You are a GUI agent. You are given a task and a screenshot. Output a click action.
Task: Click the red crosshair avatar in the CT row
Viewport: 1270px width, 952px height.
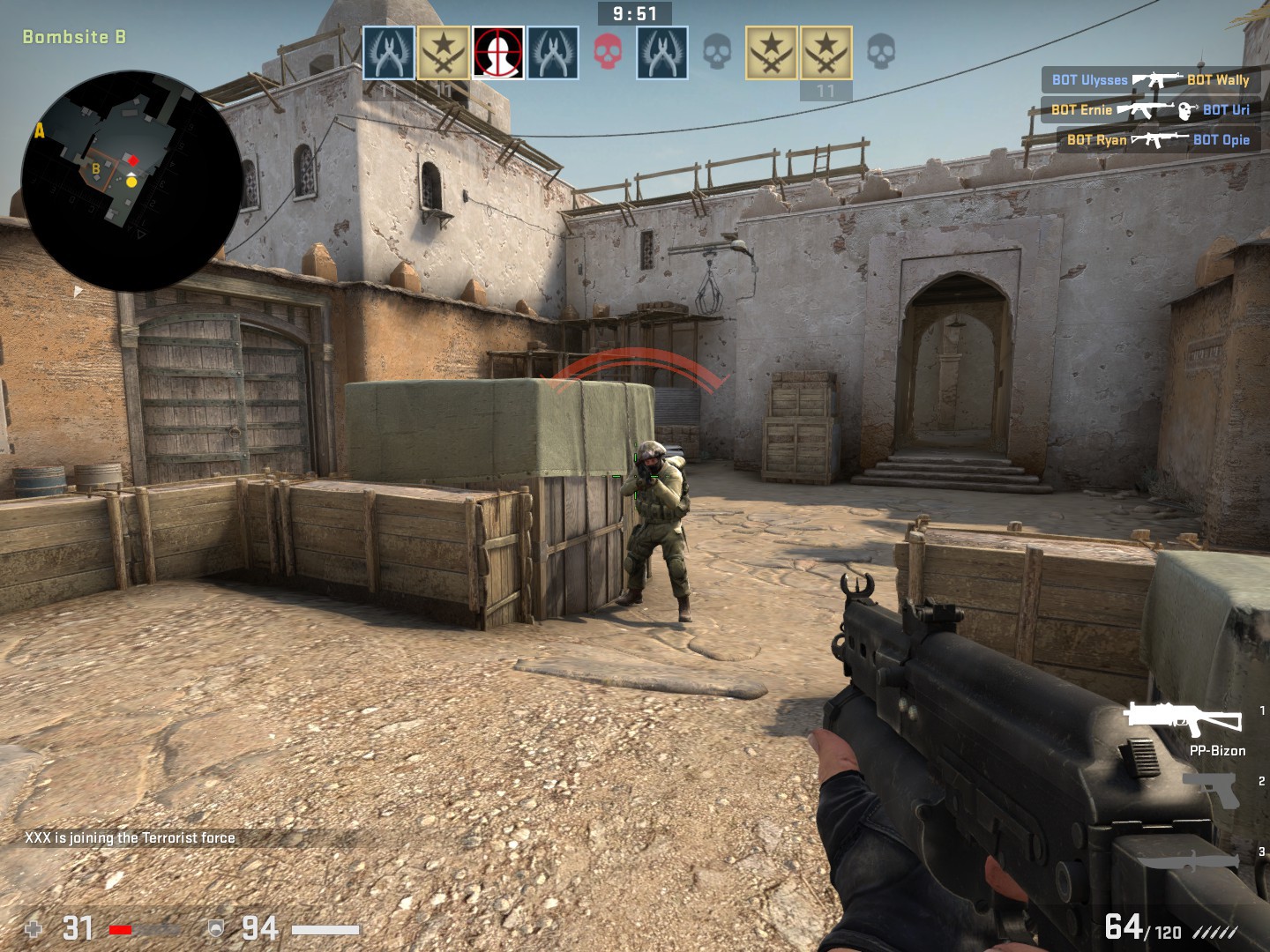(x=497, y=51)
